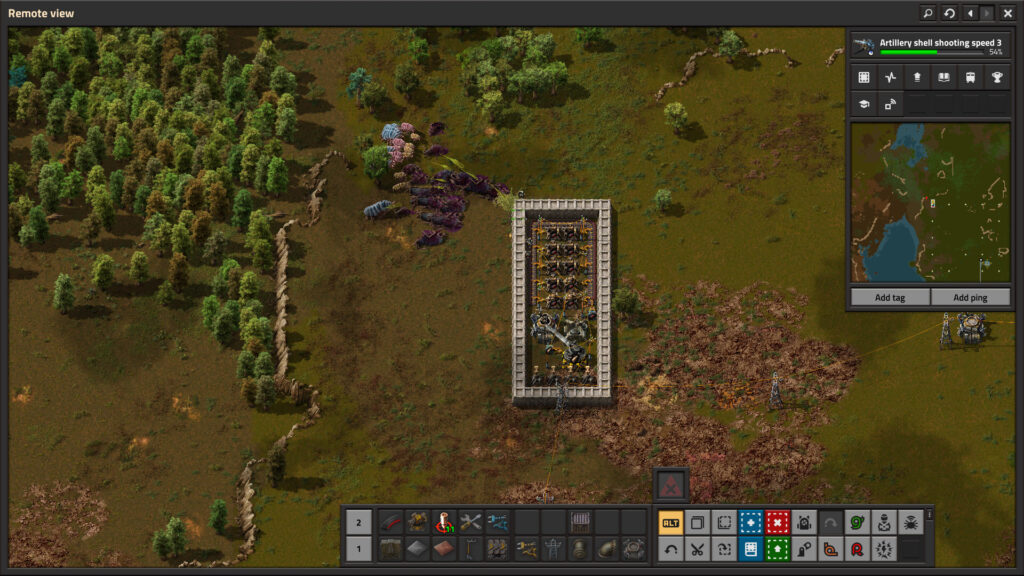
Task: Choose the red deconstruction planner tool
Action: (777, 522)
